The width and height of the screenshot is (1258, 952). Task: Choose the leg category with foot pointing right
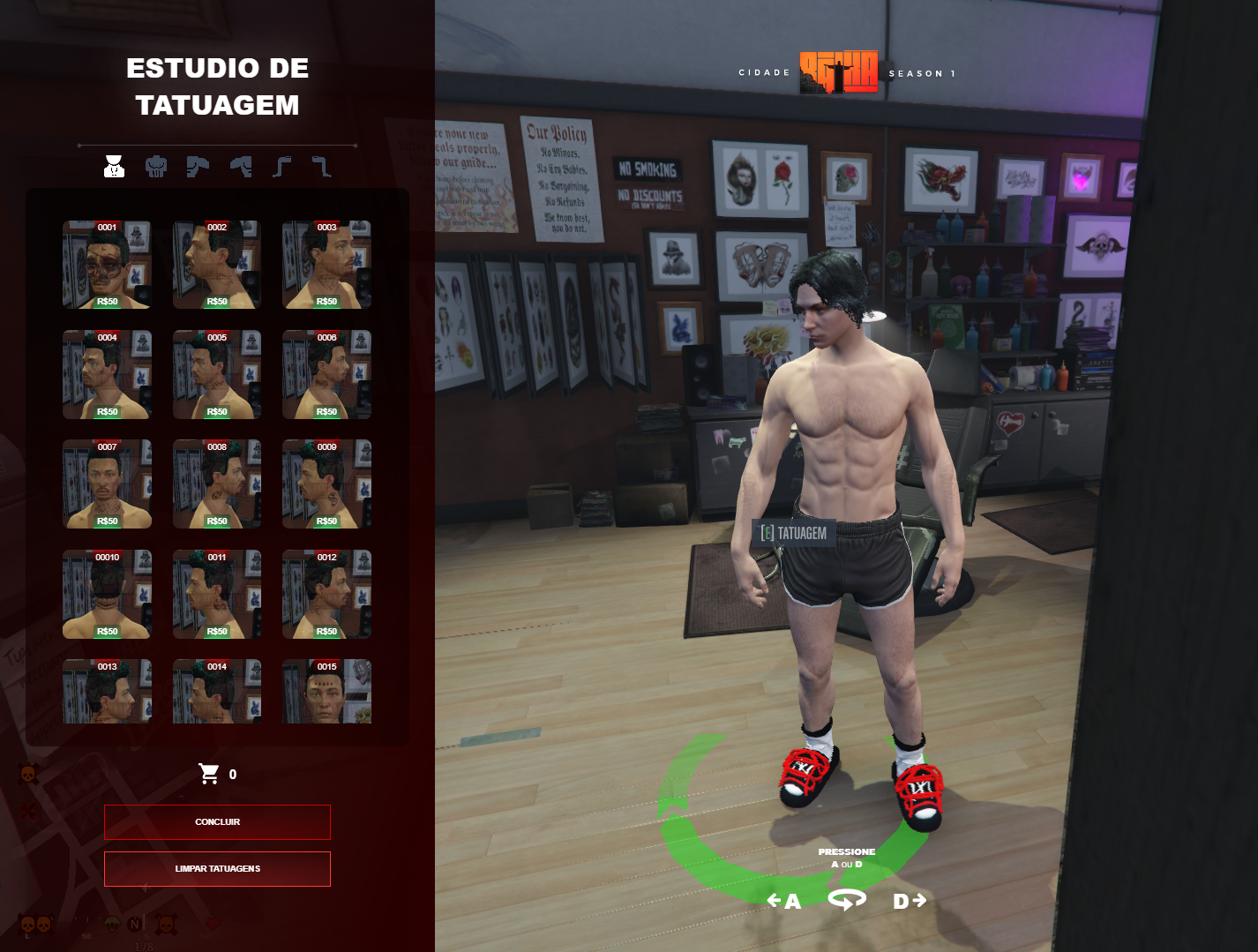click(321, 166)
